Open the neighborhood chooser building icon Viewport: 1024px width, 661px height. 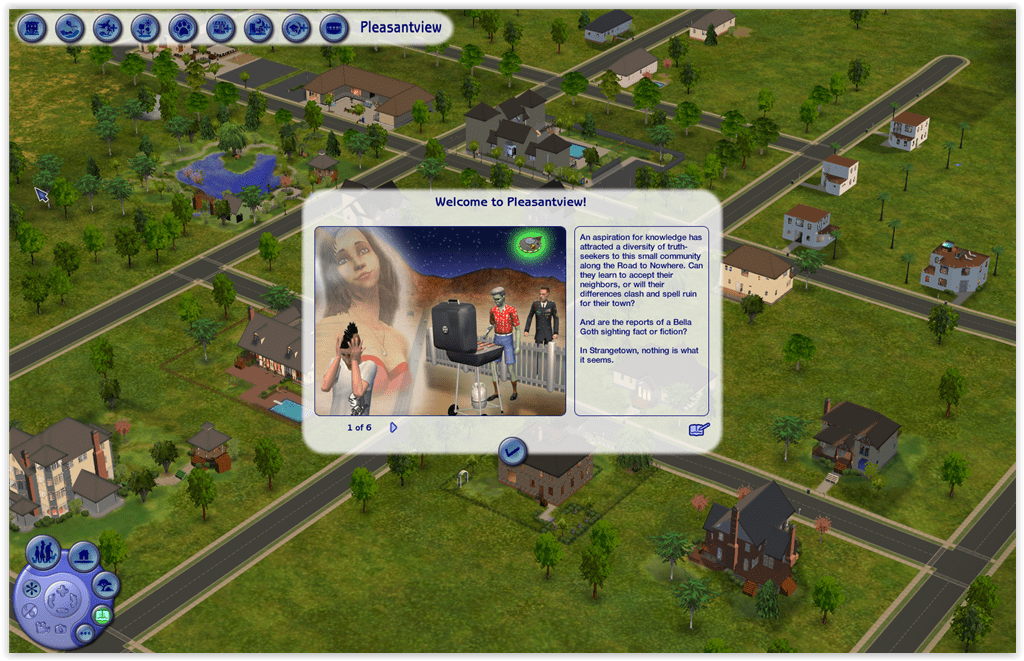pyautogui.click(x=32, y=27)
